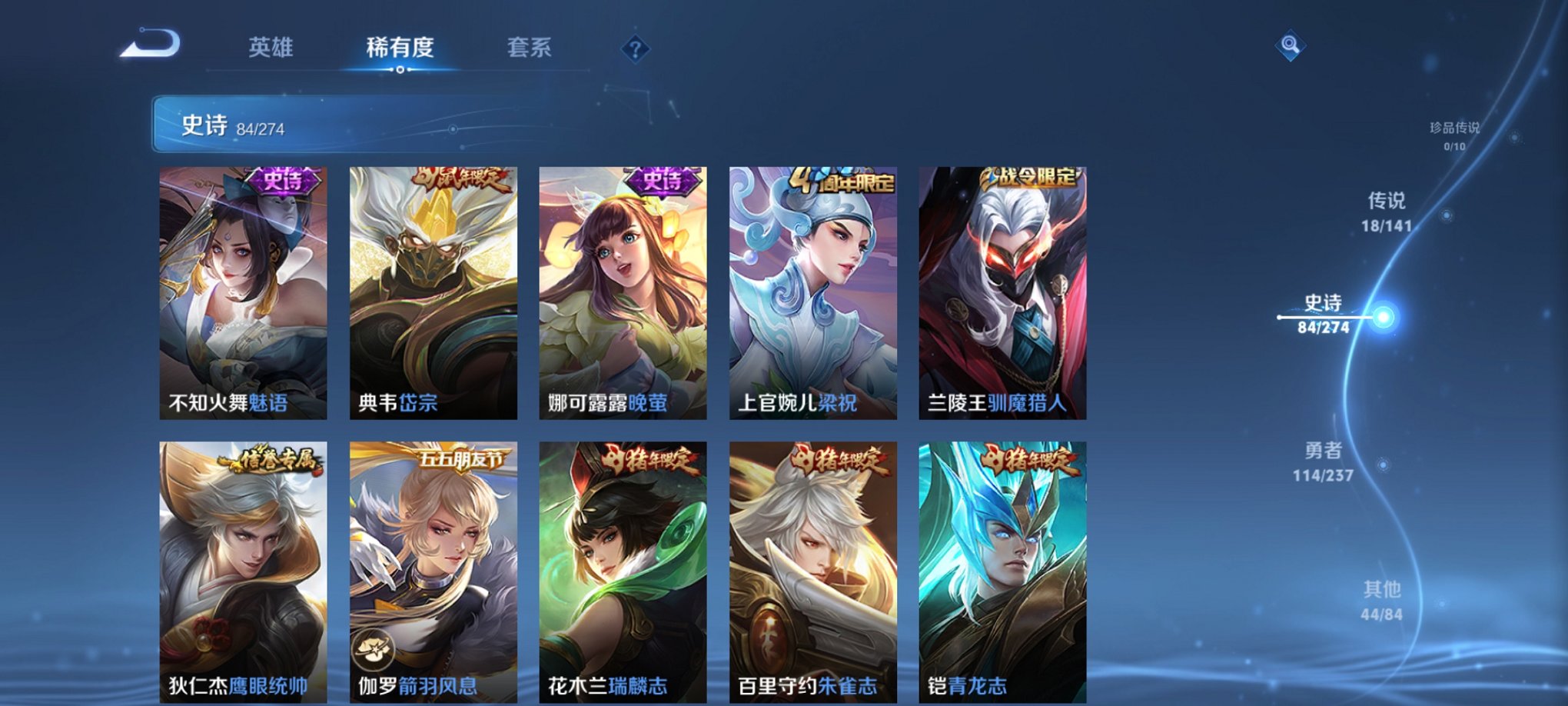Click the 鼠年限定 badge on 典韦 skin

pyautogui.click(x=461, y=178)
